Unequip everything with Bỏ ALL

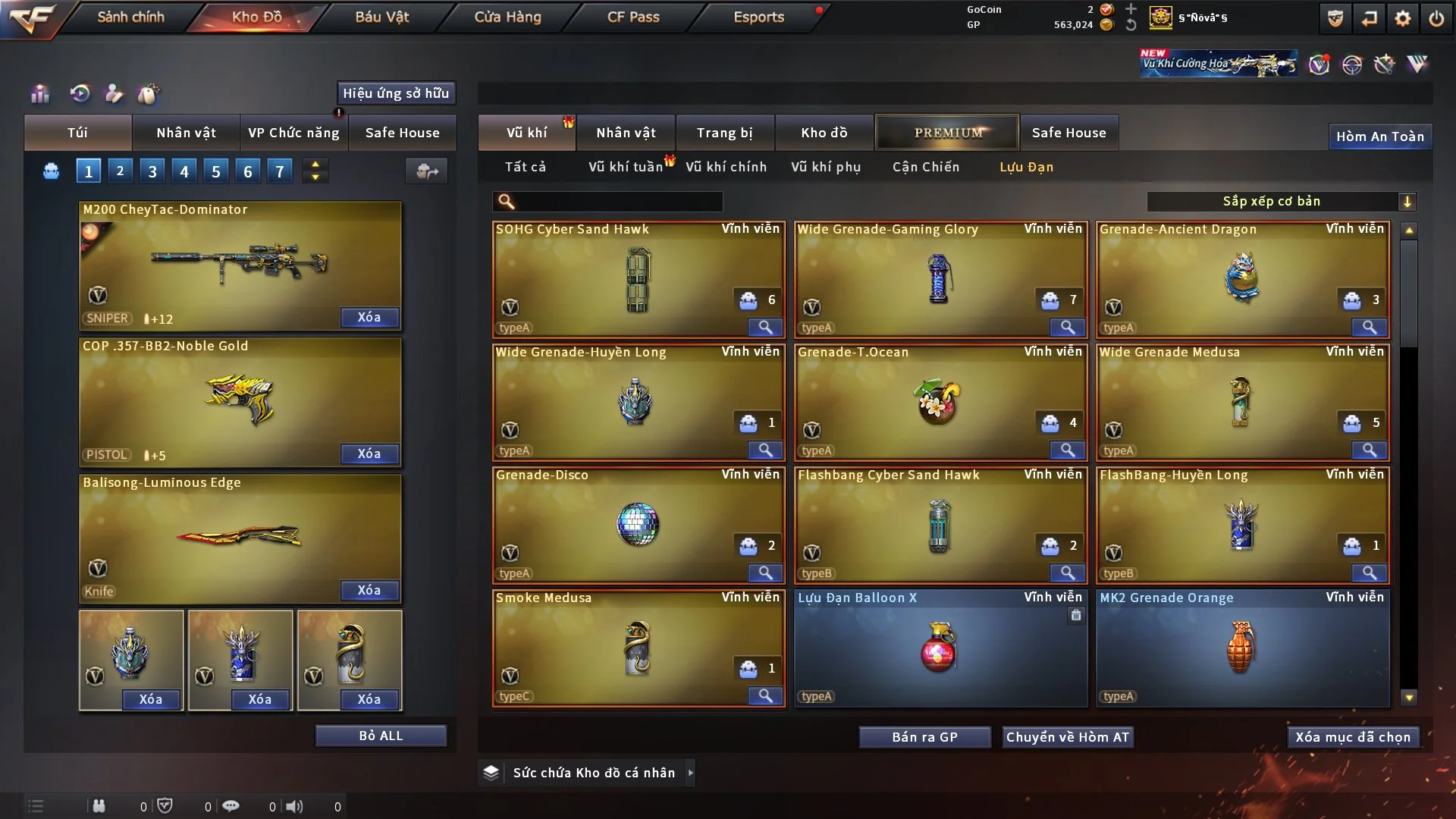click(x=381, y=736)
